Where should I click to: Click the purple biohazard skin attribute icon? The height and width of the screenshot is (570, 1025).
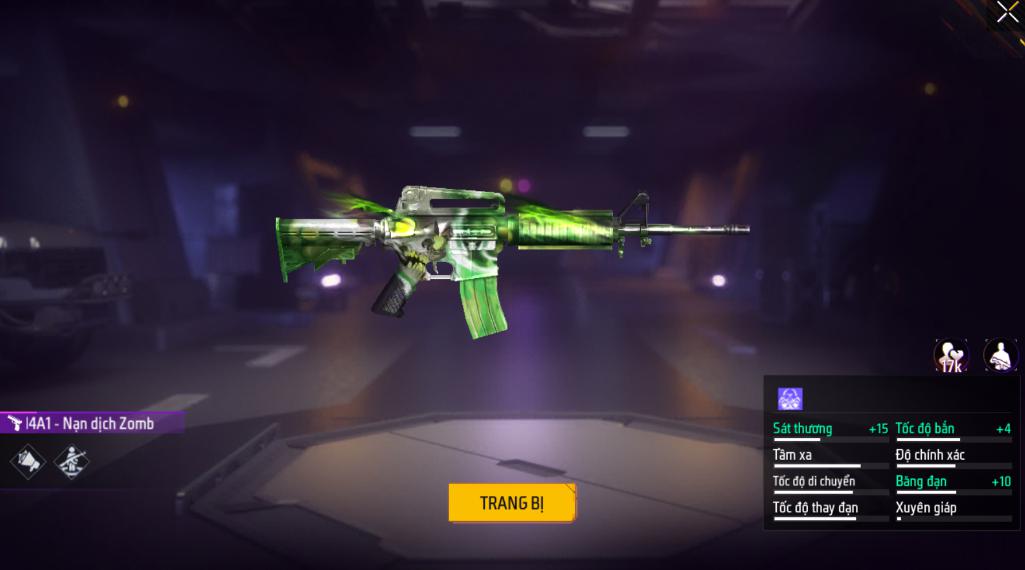click(x=790, y=398)
